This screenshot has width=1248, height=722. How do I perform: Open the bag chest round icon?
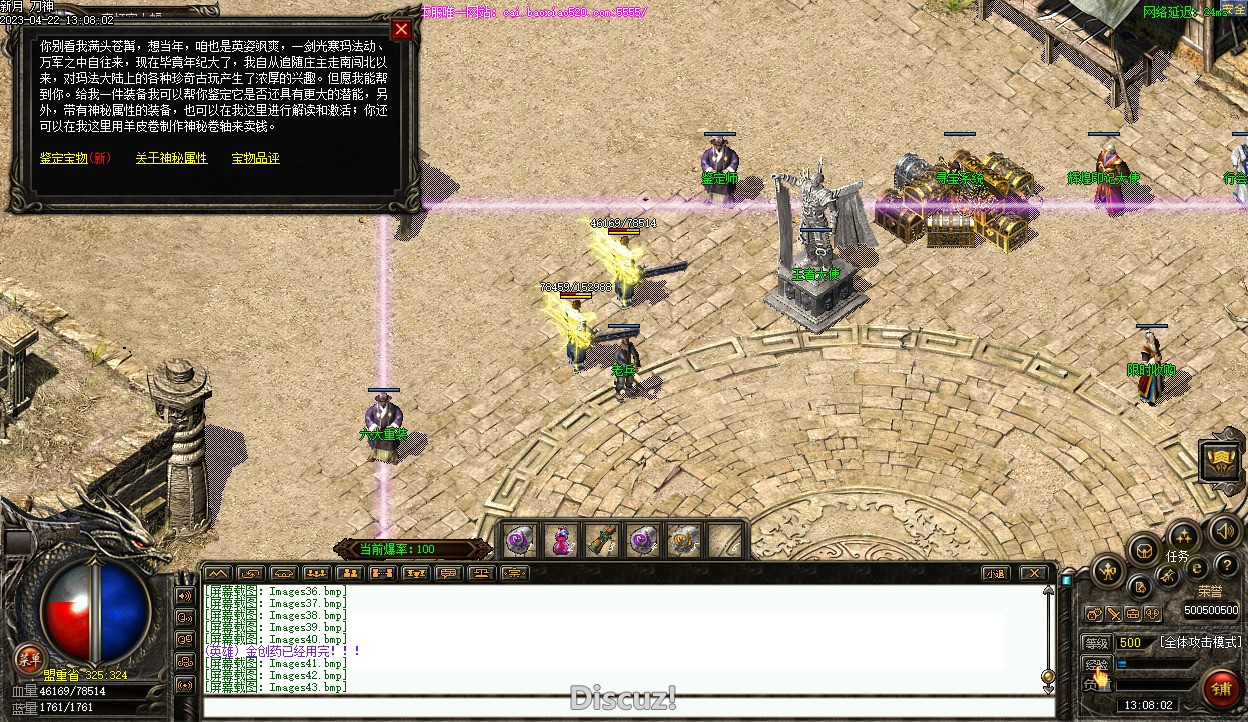[x=1143, y=550]
